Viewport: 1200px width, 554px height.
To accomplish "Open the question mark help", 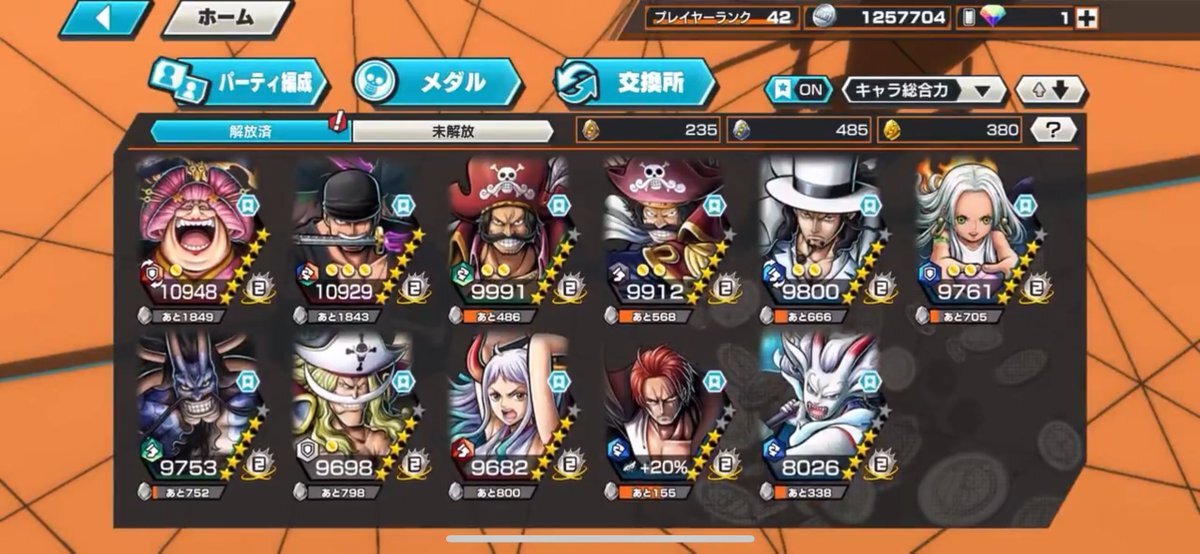I will [1053, 129].
